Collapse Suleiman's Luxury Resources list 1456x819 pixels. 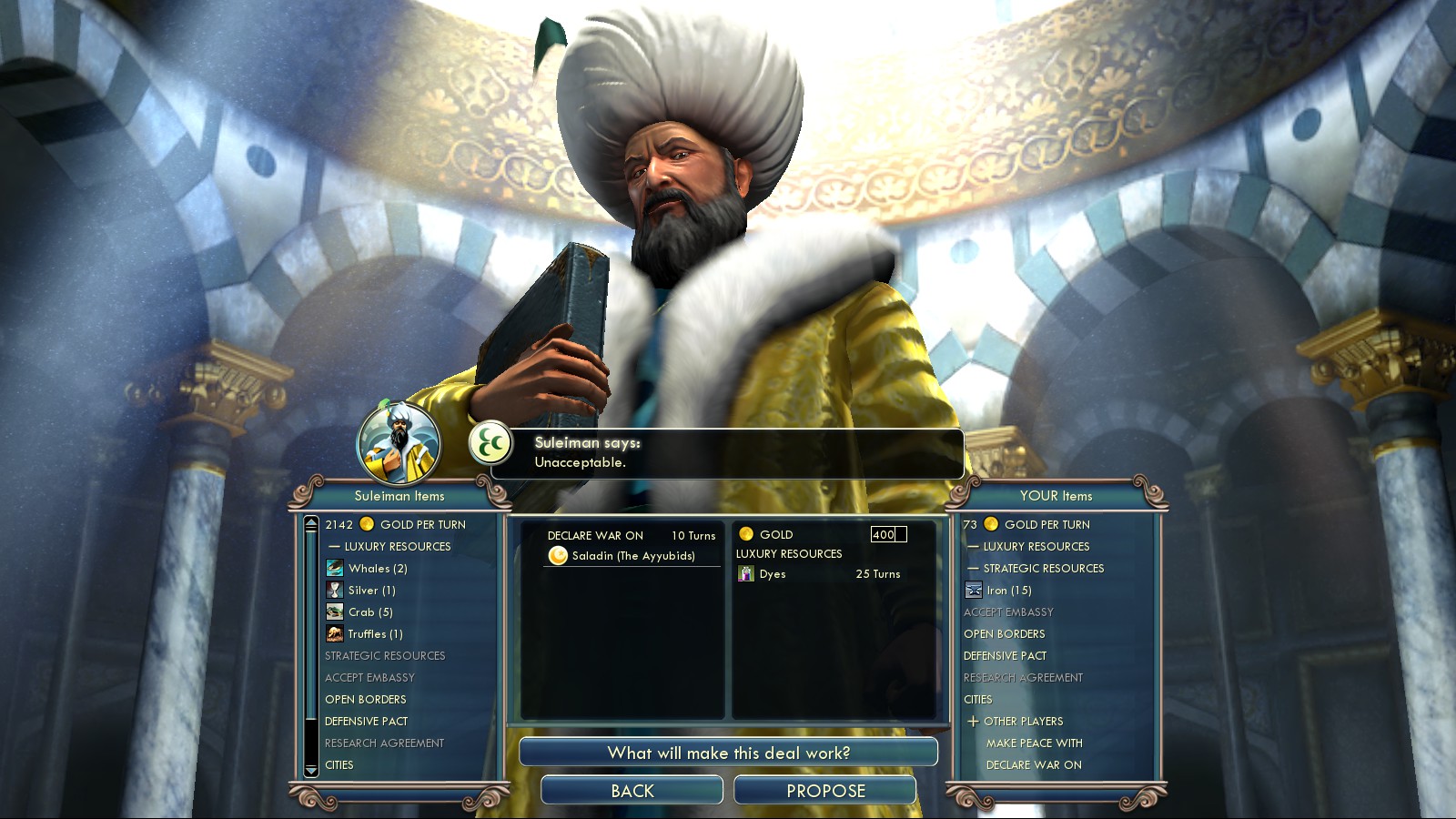tap(335, 546)
